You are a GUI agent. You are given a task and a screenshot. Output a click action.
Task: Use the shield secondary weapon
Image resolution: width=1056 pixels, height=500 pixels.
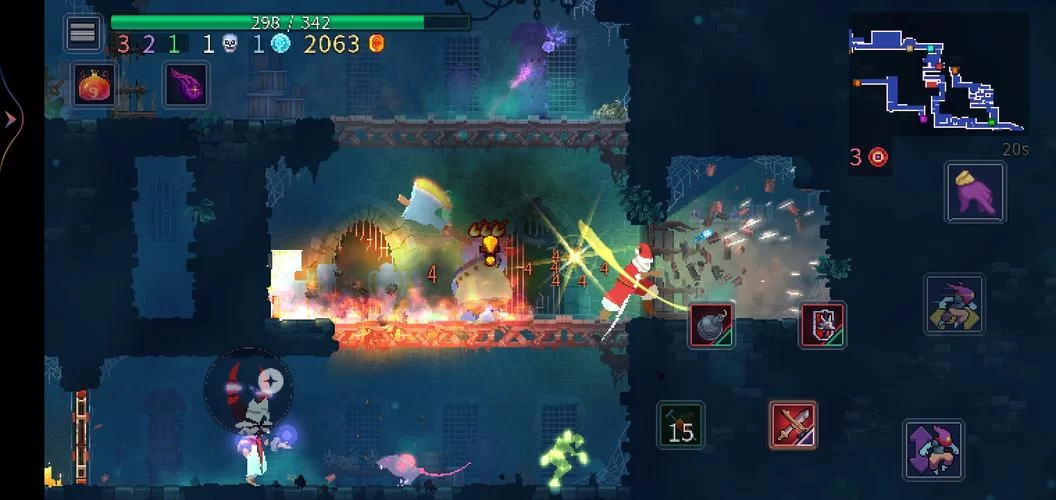[822, 325]
